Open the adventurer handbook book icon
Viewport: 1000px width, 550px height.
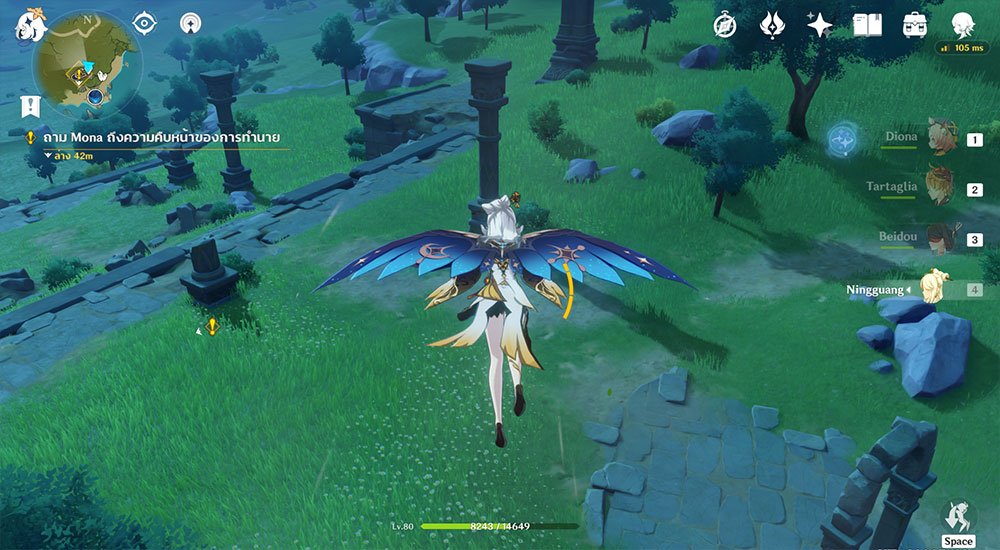867,25
